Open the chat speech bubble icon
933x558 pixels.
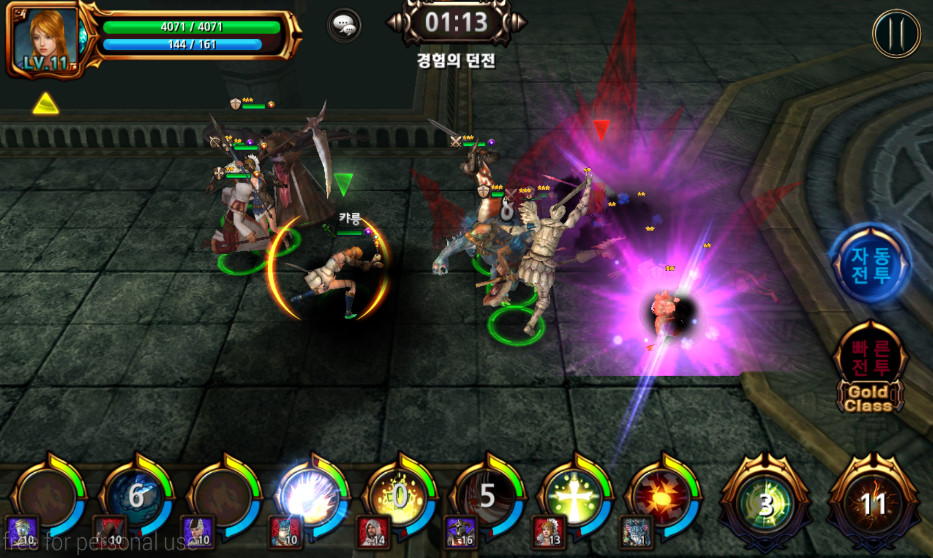(344, 25)
